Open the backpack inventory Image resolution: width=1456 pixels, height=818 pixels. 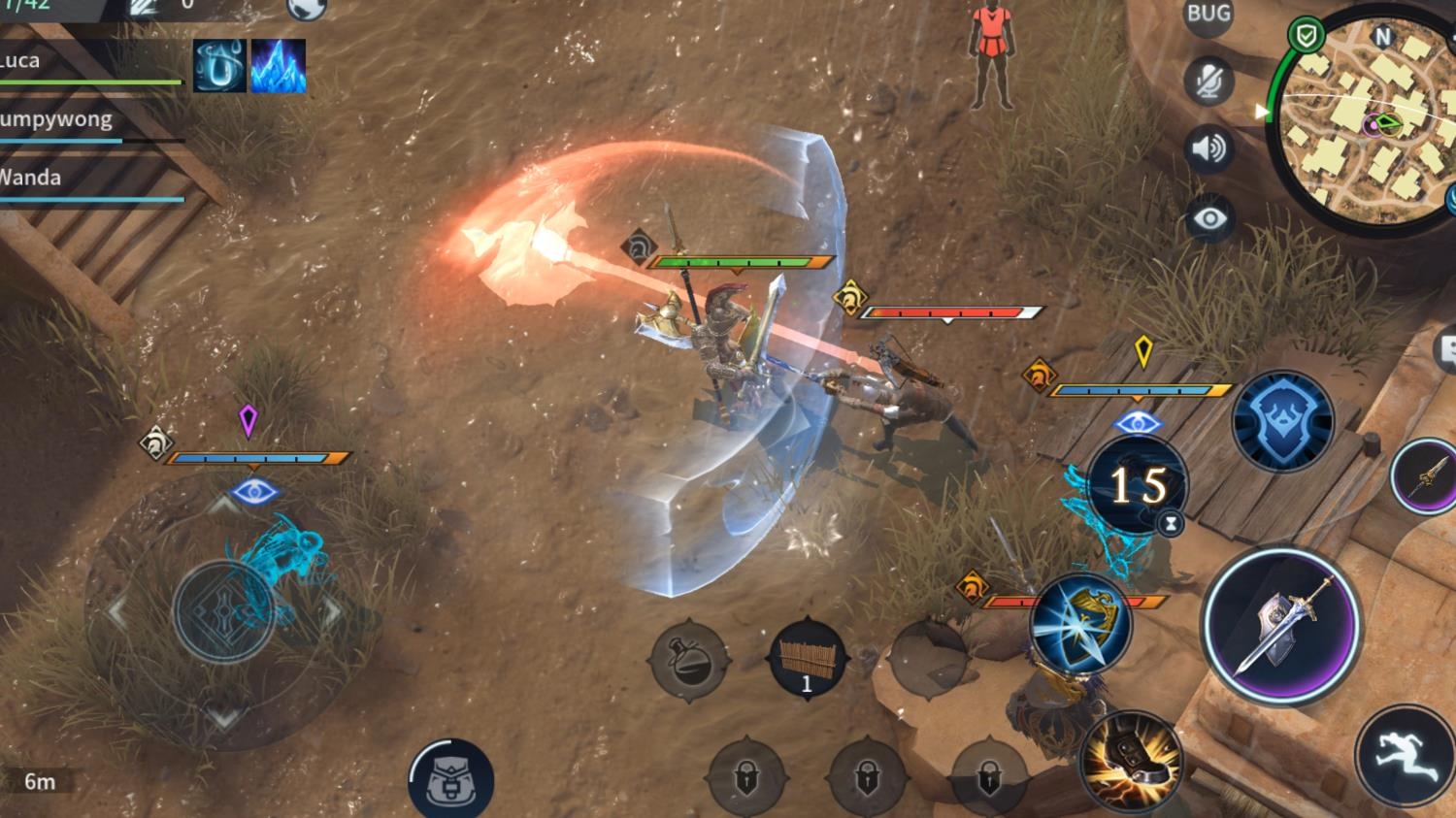click(450, 781)
